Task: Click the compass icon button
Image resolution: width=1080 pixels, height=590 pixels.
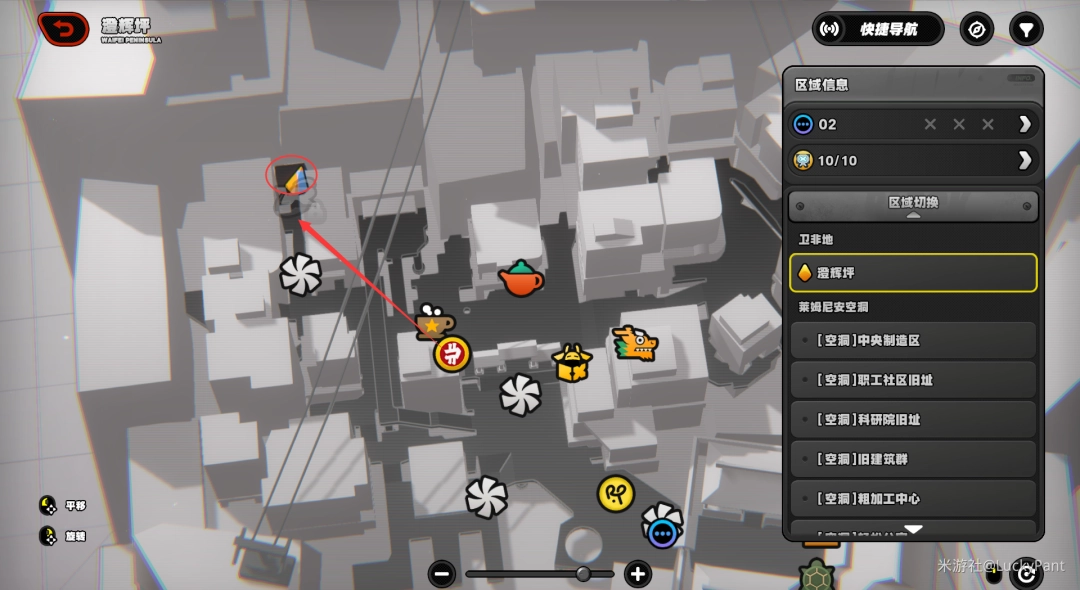Action: click(977, 29)
